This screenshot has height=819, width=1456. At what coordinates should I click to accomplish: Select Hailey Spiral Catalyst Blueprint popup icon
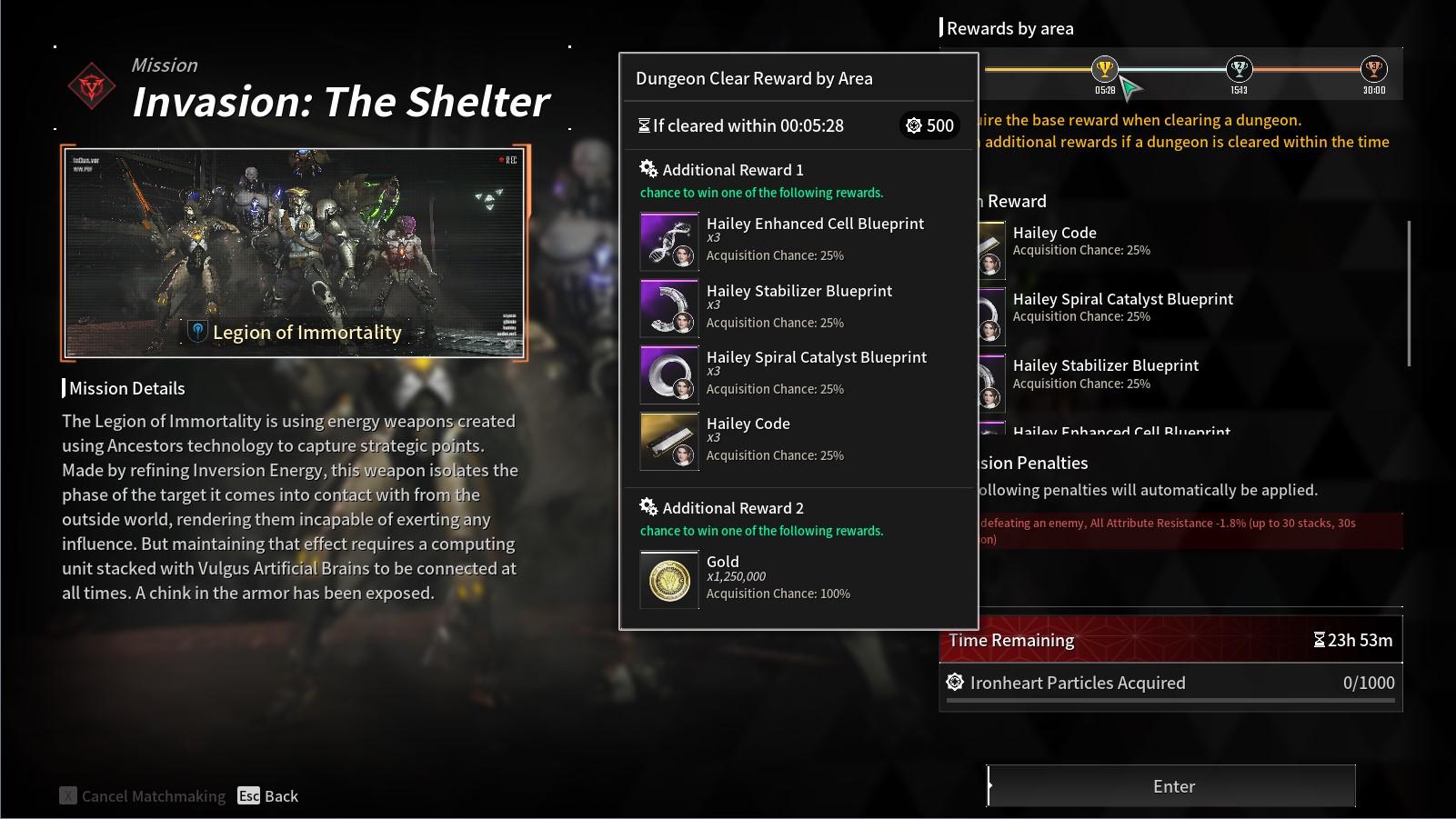669,375
